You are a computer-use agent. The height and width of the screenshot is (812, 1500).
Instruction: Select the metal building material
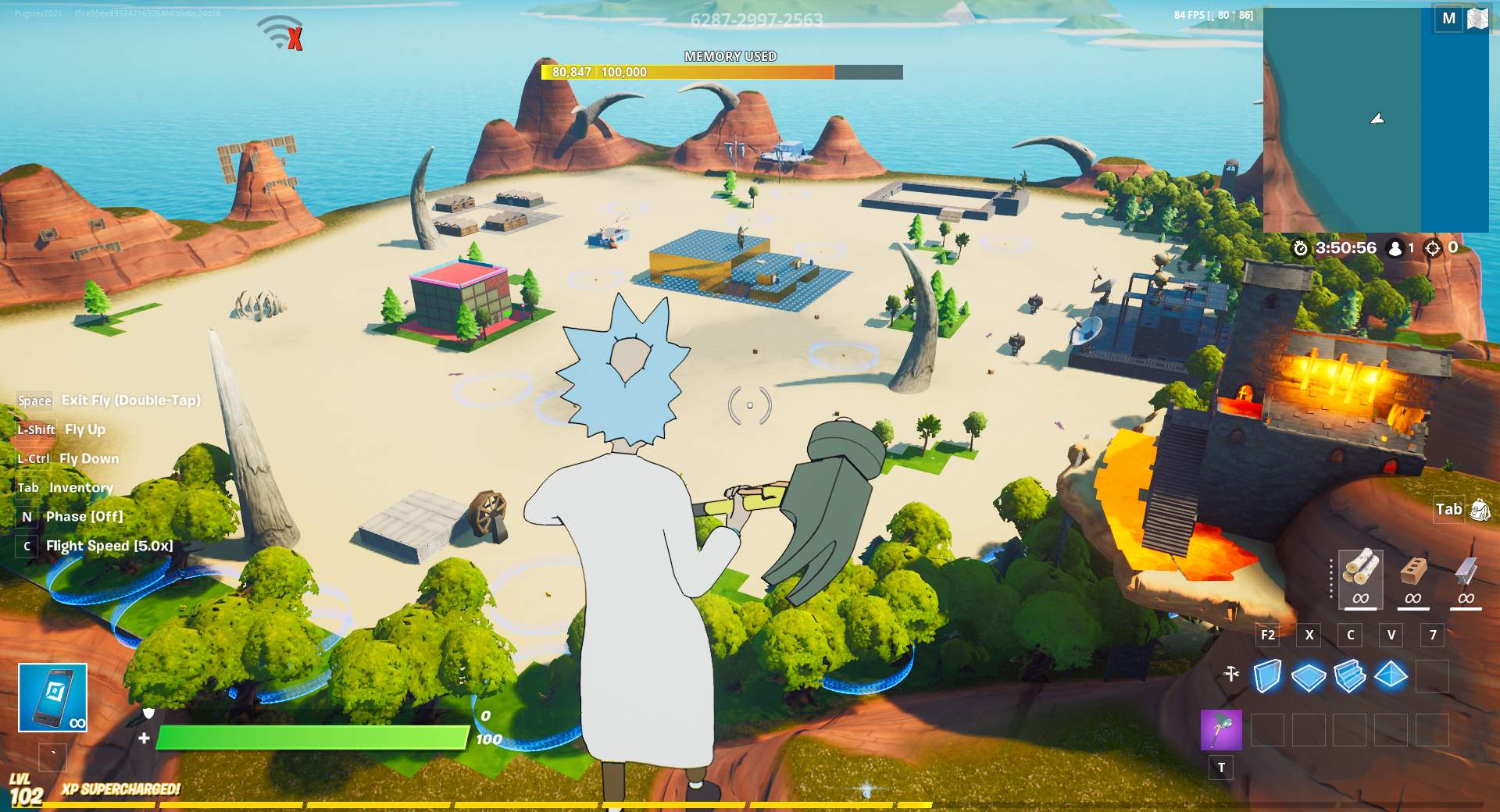pos(1466,578)
